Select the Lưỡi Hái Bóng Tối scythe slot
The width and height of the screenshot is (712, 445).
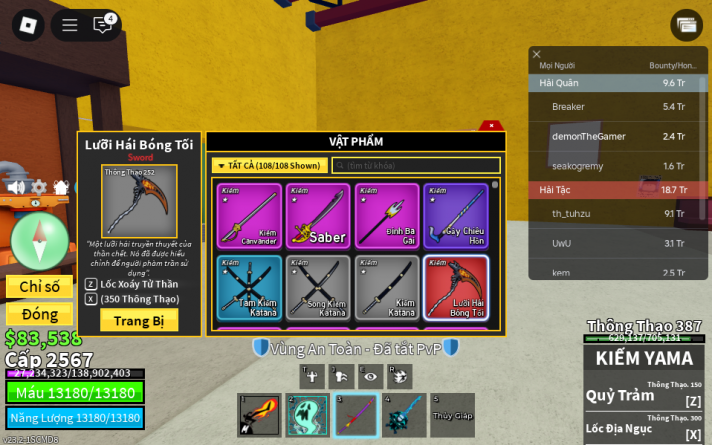456,288
